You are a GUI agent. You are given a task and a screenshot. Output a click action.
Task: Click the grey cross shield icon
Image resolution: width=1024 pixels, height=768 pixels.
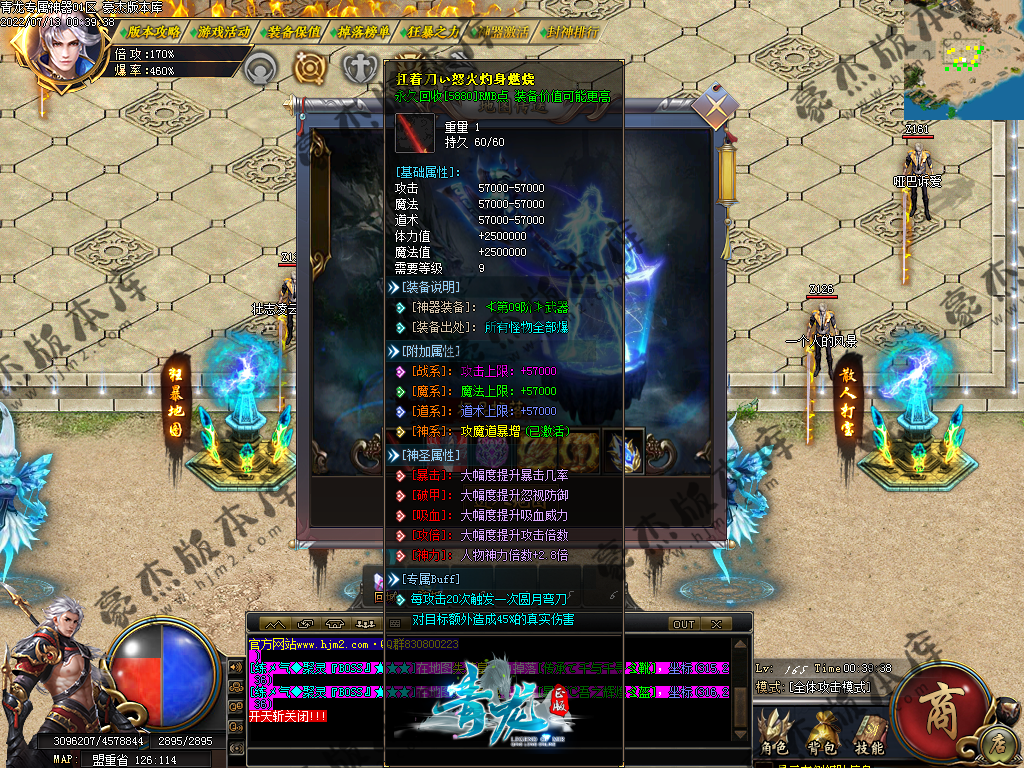pyautogui.click(x=359, y=69)
